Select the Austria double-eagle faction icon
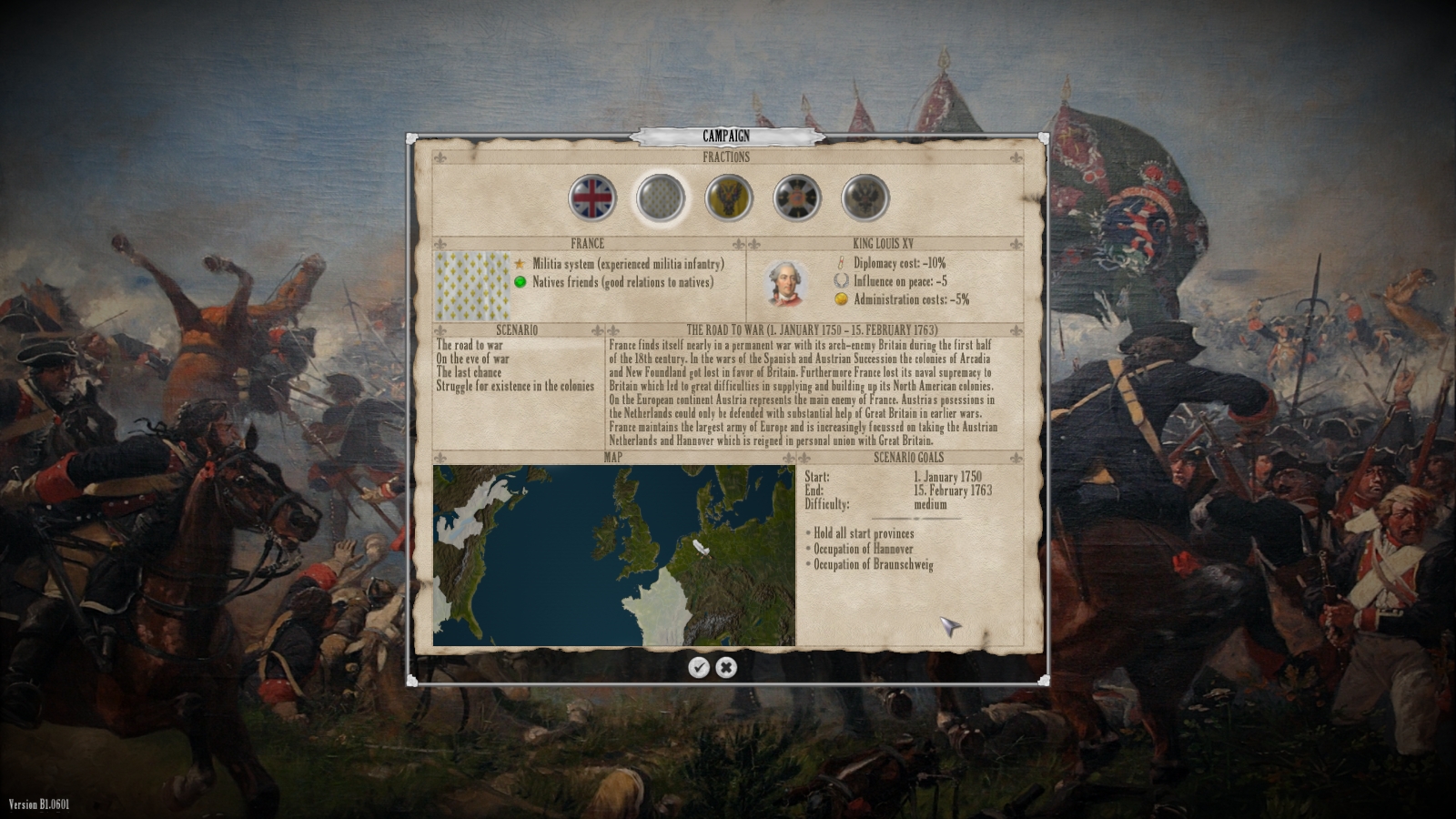 pyautogui.click(x=727, y=197)
